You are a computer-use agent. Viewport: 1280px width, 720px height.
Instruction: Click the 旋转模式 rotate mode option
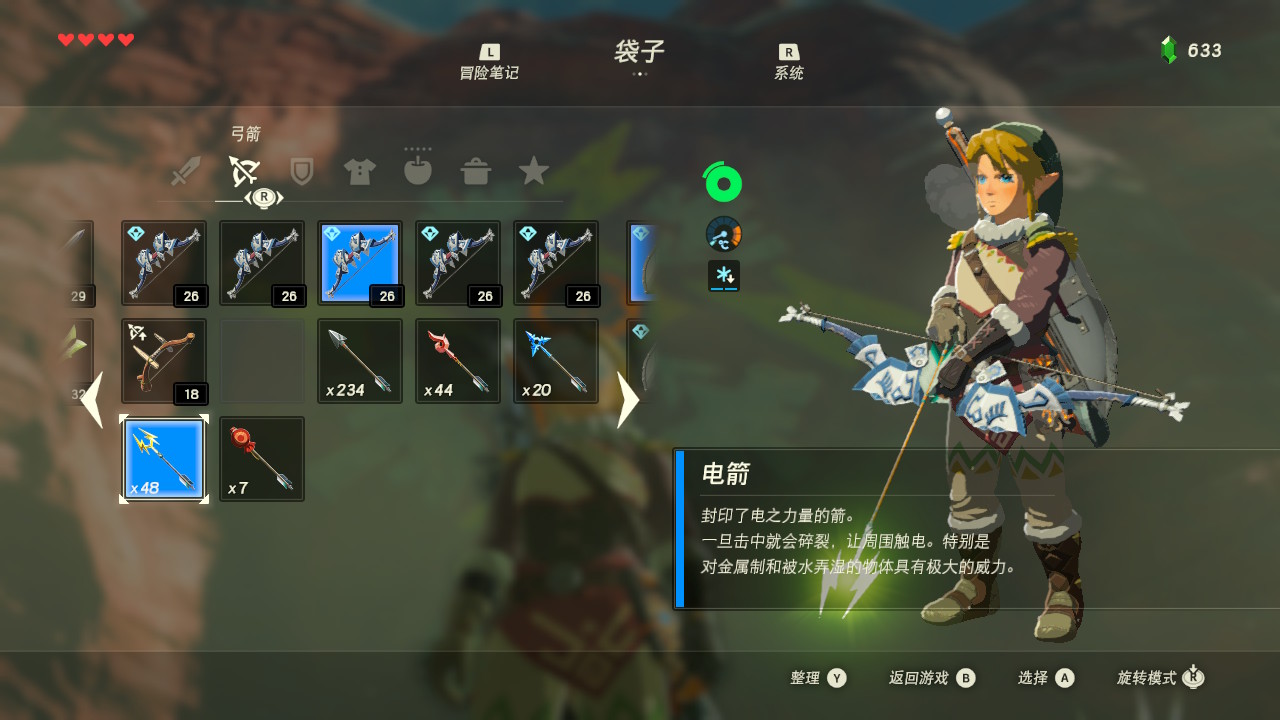(1160, 678)
